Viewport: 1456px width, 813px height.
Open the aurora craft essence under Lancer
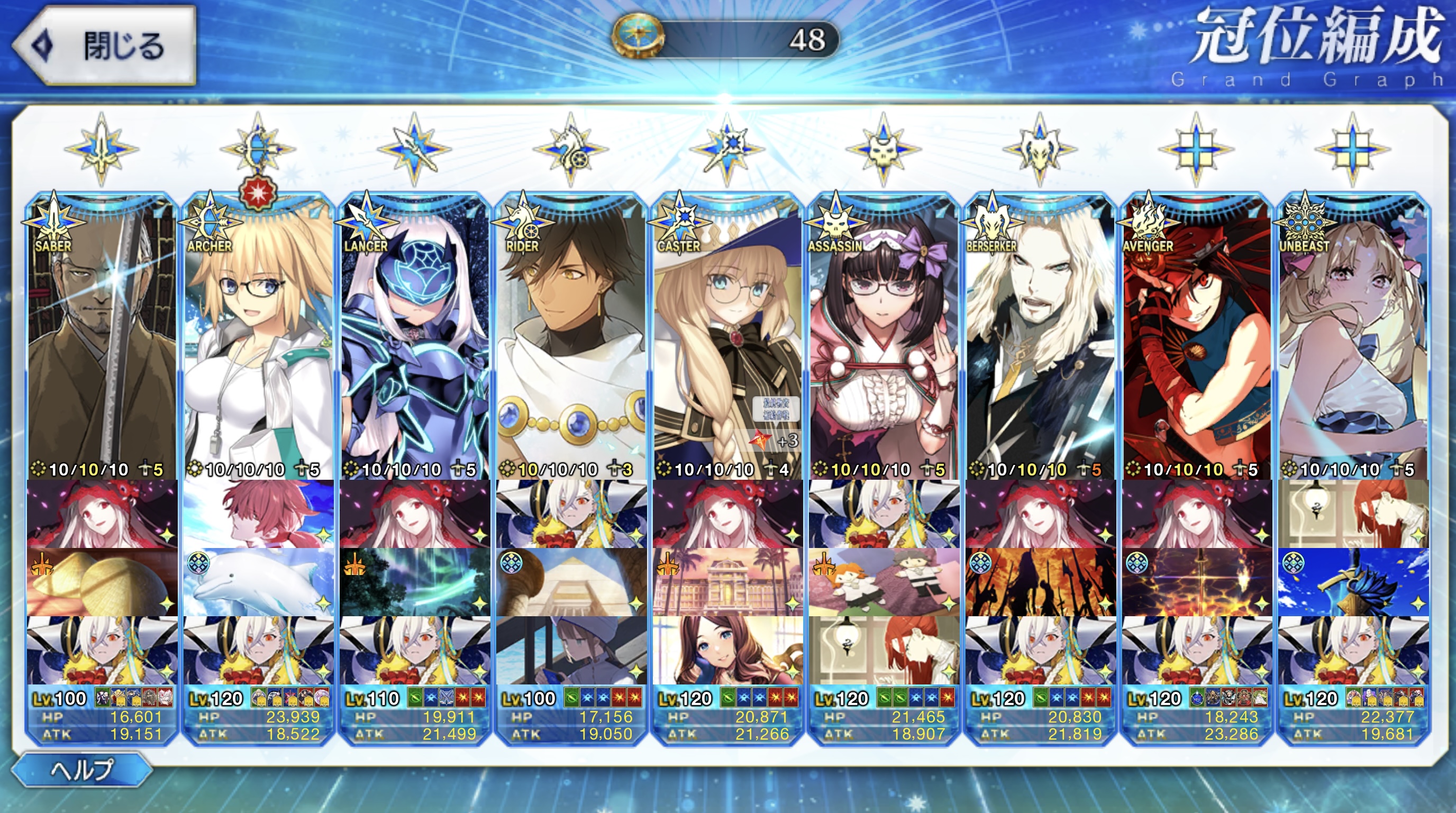click(x=415, y=582)
